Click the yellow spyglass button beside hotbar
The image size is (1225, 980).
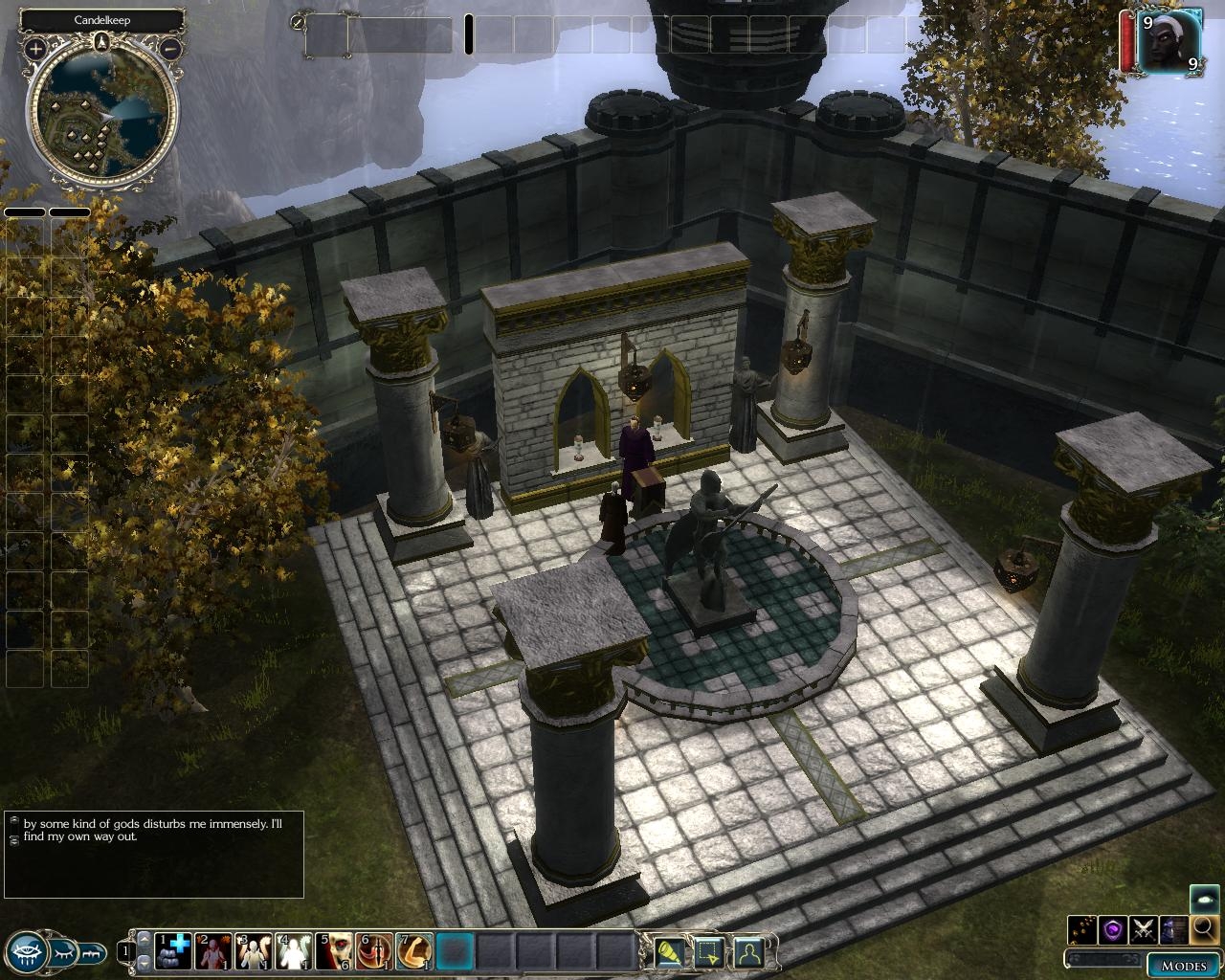coord(670,952)
